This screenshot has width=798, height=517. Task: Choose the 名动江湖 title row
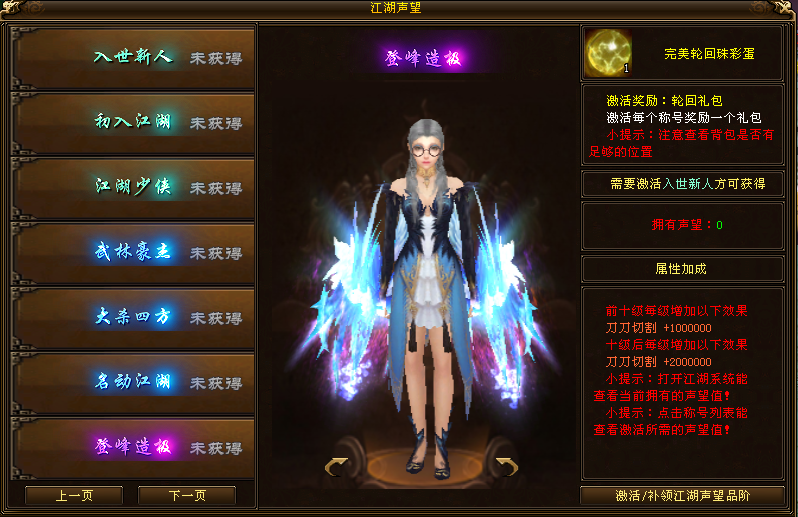tap(133, 383)
